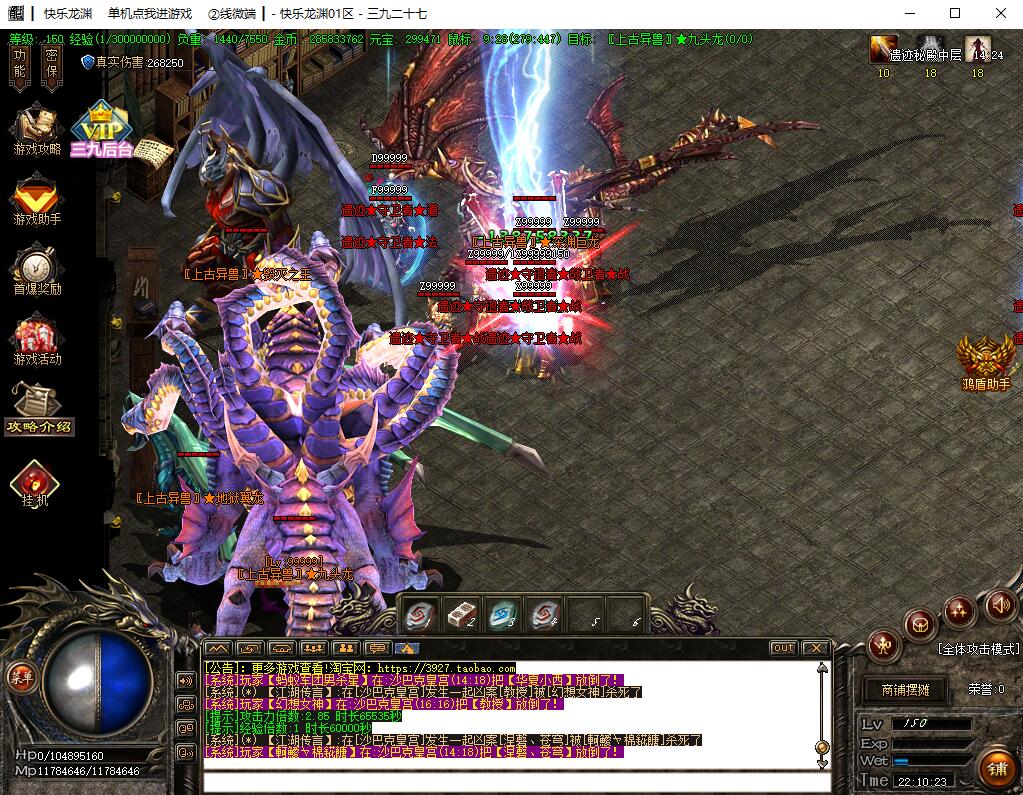This screenshot has height=795, width=1023.
Task: Toggle game sound with speaker button
Action: pos(1000,604)
